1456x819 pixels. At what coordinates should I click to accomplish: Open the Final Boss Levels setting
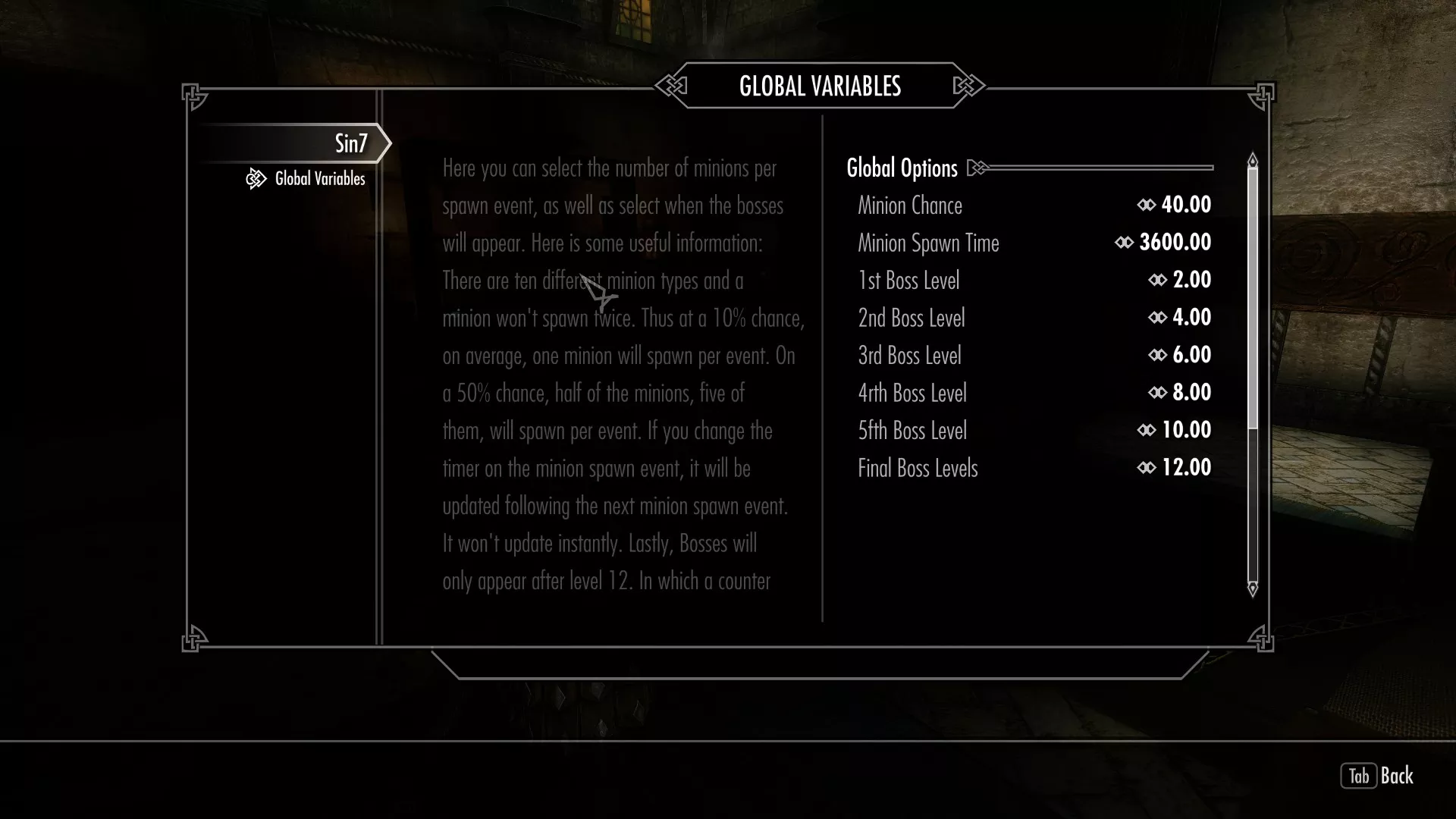pyautogui.click(x=1034, y=468)
